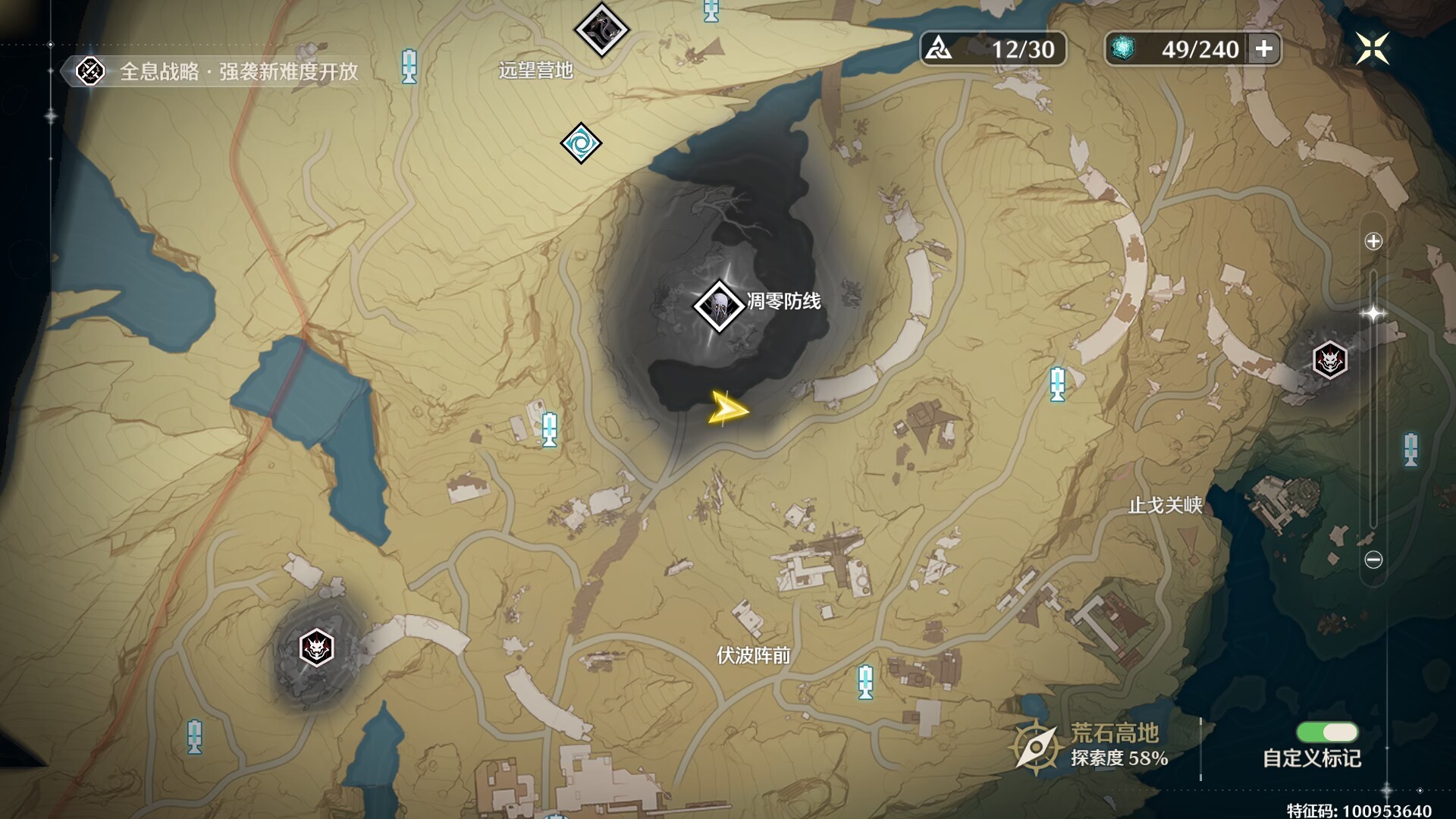The image size is (1456, 819).
Task: Zoom out the map with minus button
Action: click(1373, 560)
